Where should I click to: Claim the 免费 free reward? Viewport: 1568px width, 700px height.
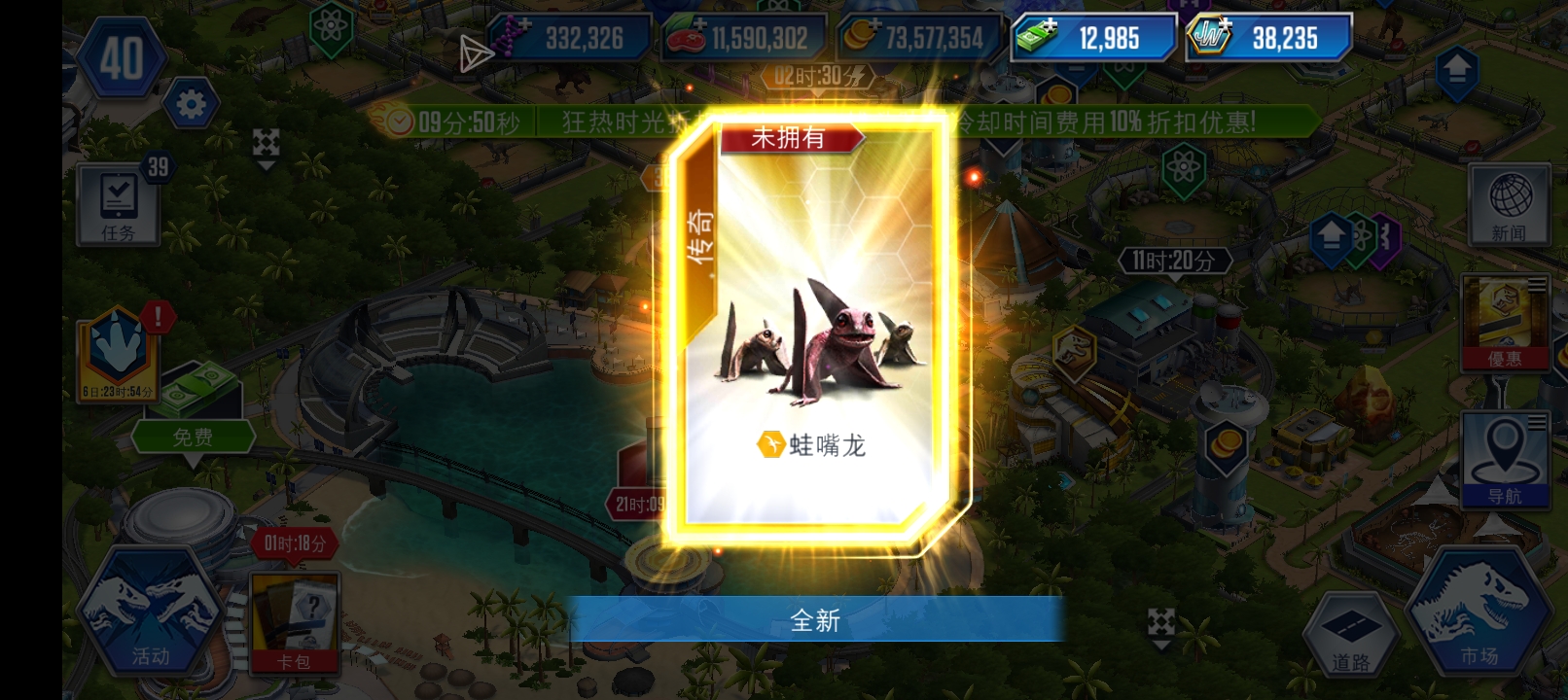tap(195, 436)
